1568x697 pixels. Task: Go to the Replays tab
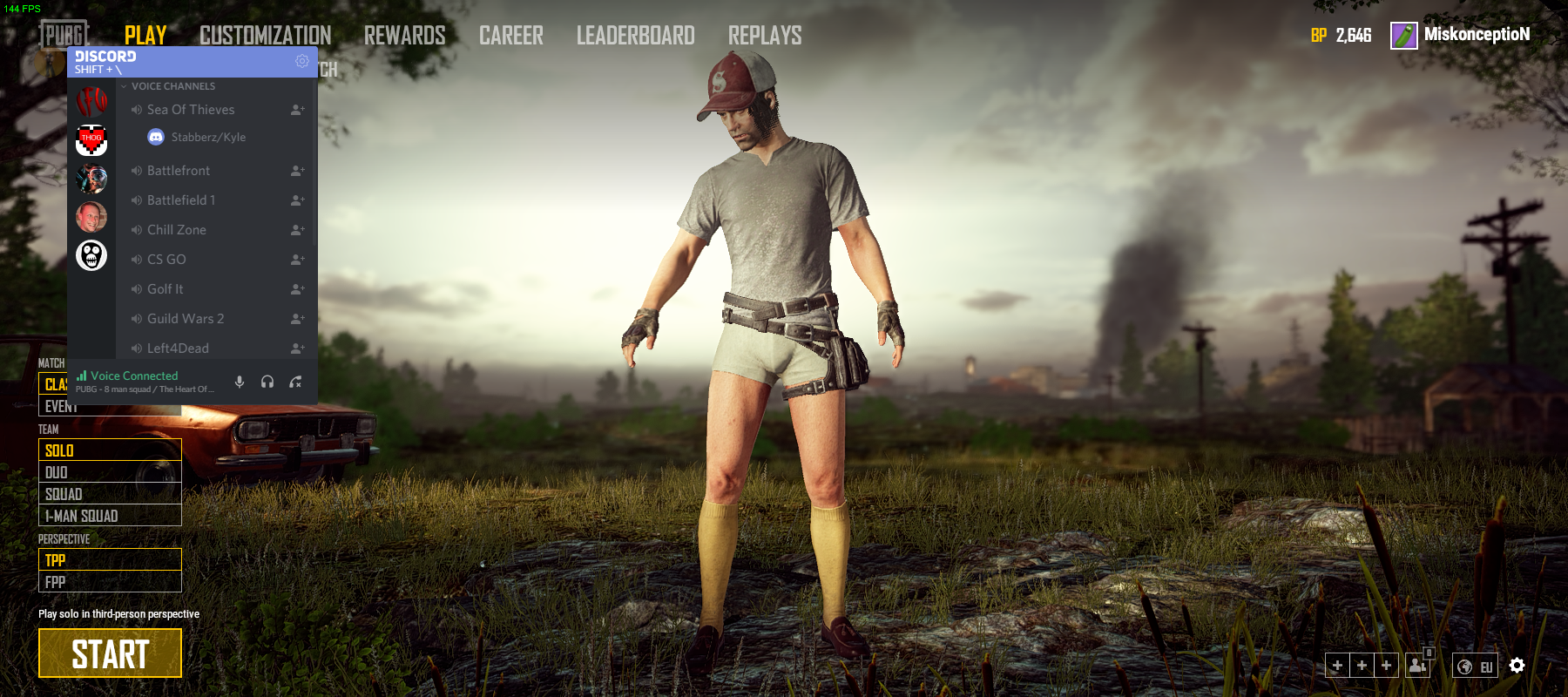[764, 36]
